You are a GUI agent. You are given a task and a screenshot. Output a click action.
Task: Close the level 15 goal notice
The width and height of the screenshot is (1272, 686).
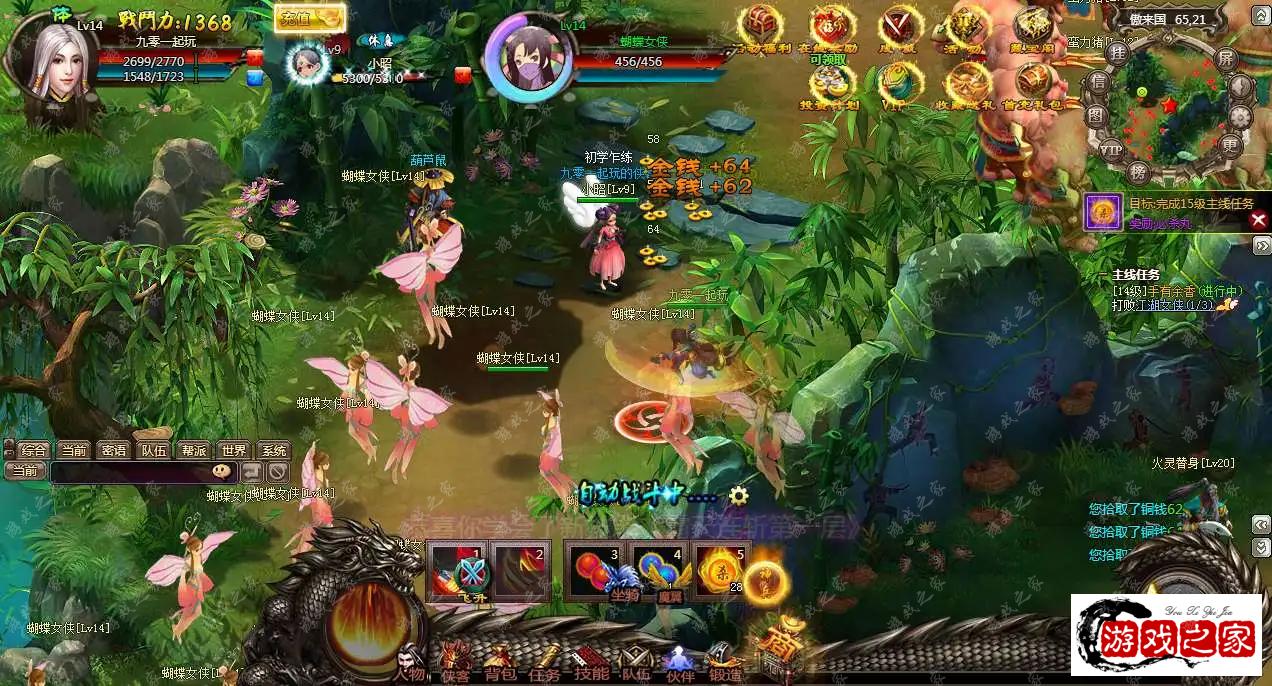(1258, 220)
